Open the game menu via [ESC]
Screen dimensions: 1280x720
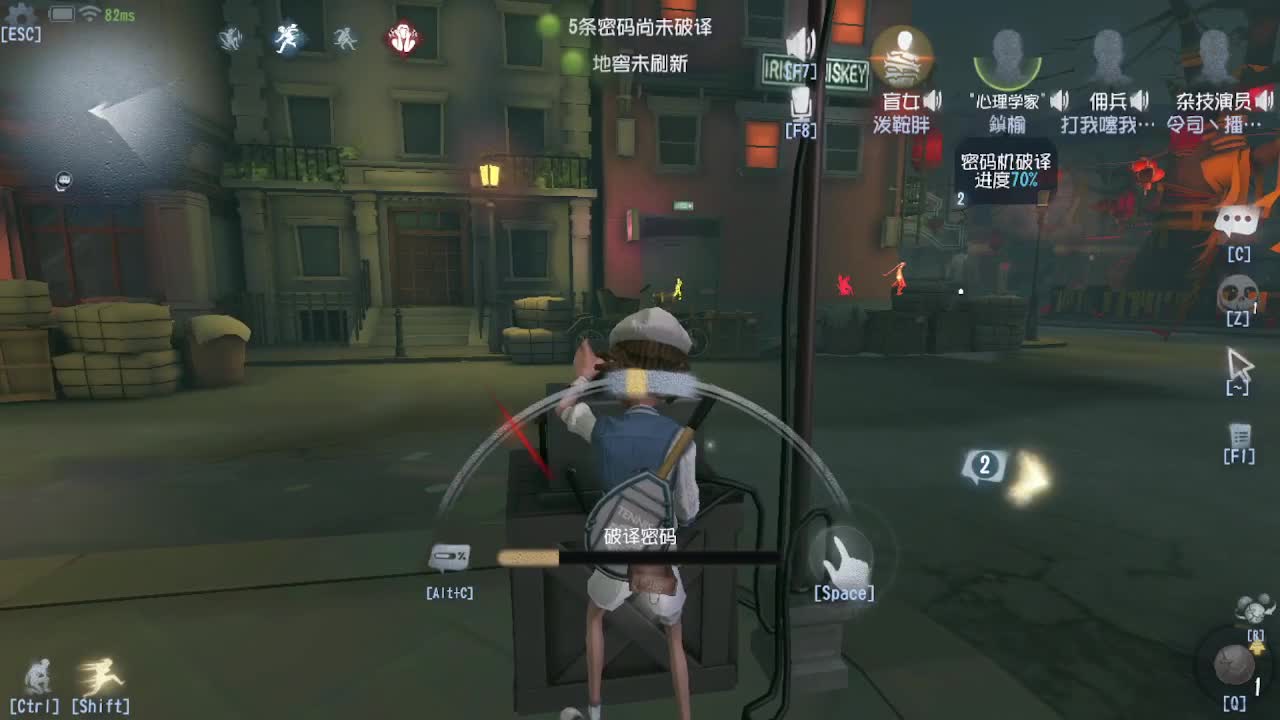tap(22, 32)
